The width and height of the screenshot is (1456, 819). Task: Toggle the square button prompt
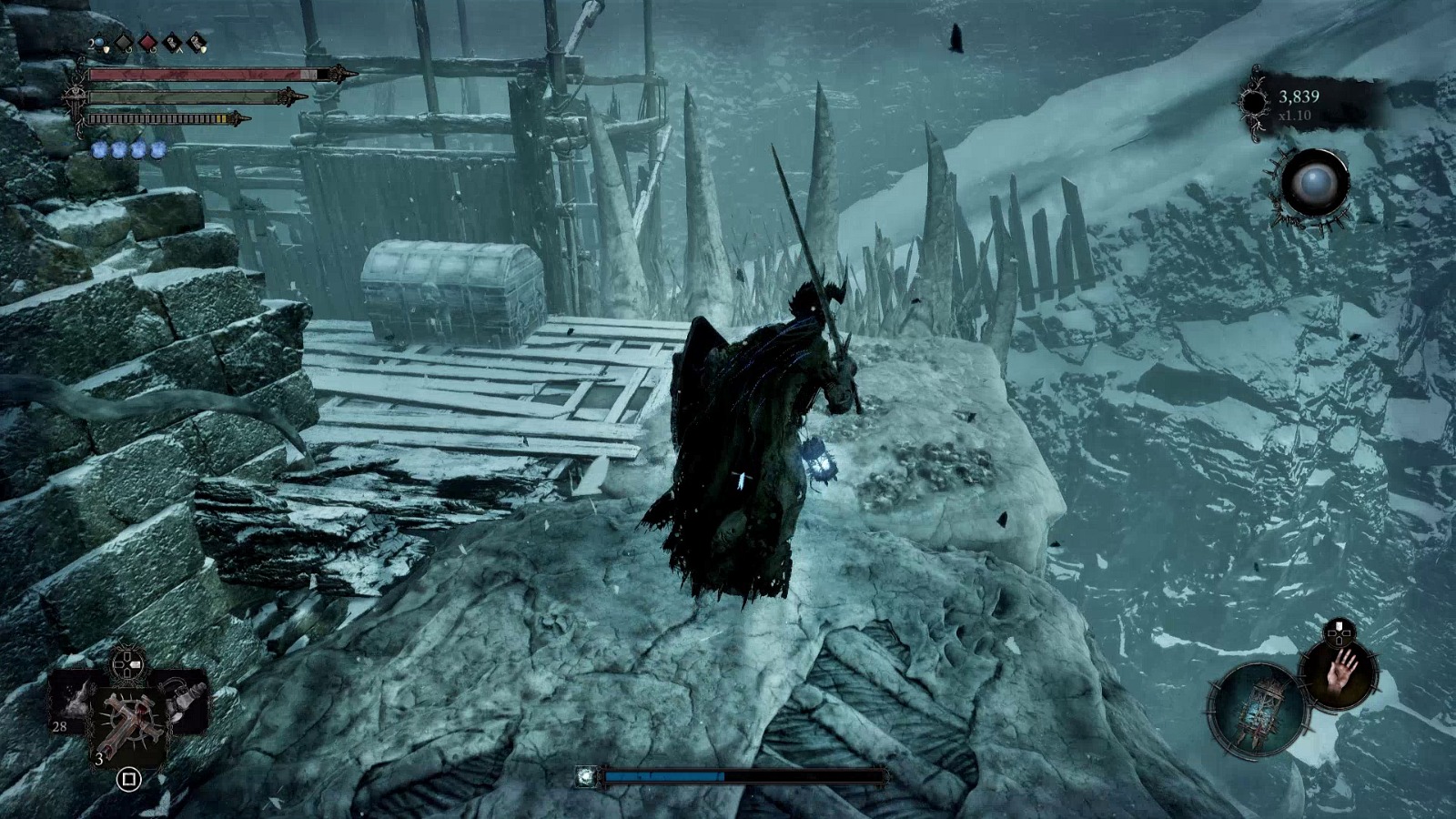click(129, 780)
